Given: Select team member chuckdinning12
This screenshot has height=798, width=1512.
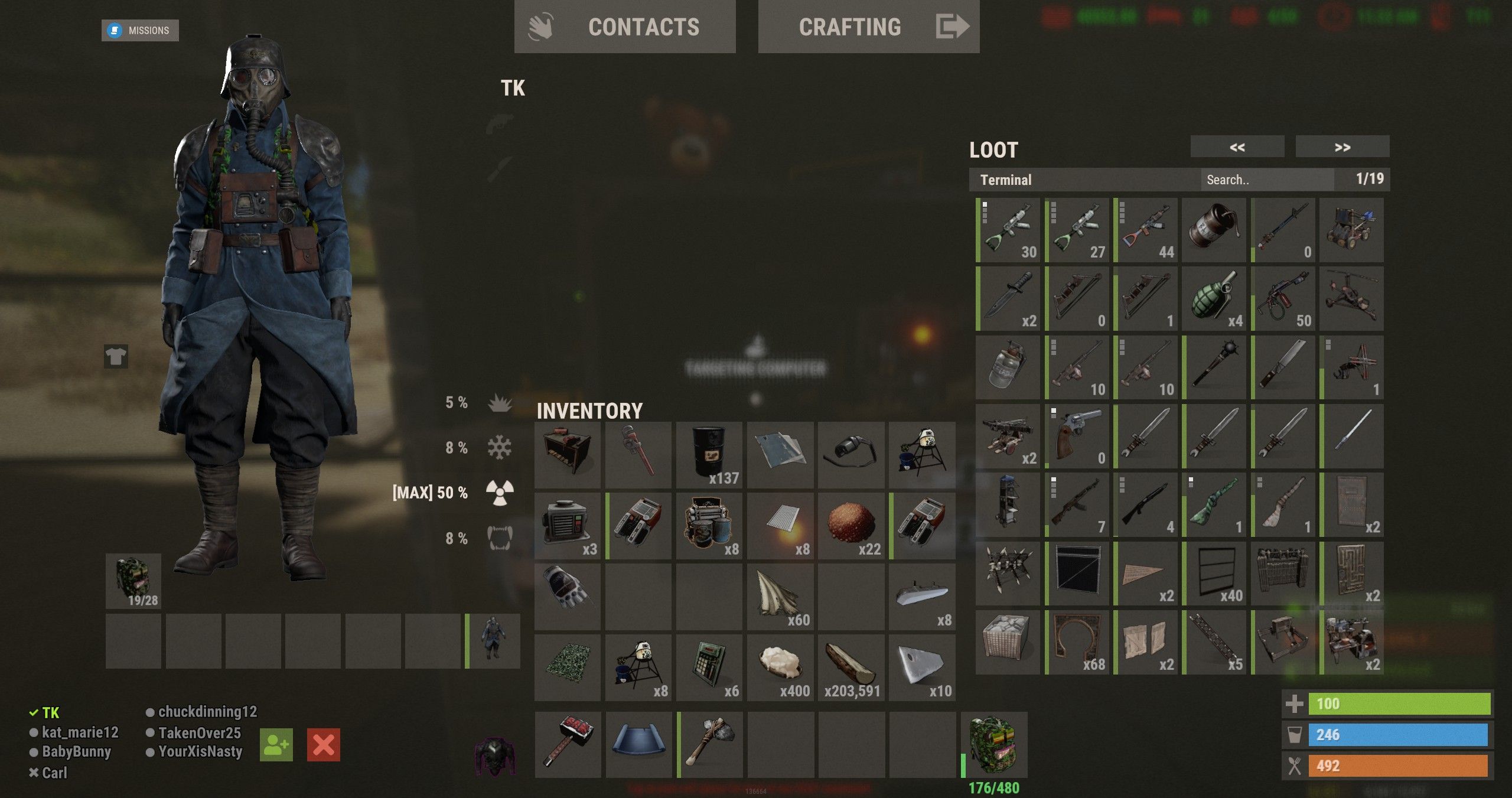Looking at the screenshot, I should pyautogui.click(x=207, y=712).
